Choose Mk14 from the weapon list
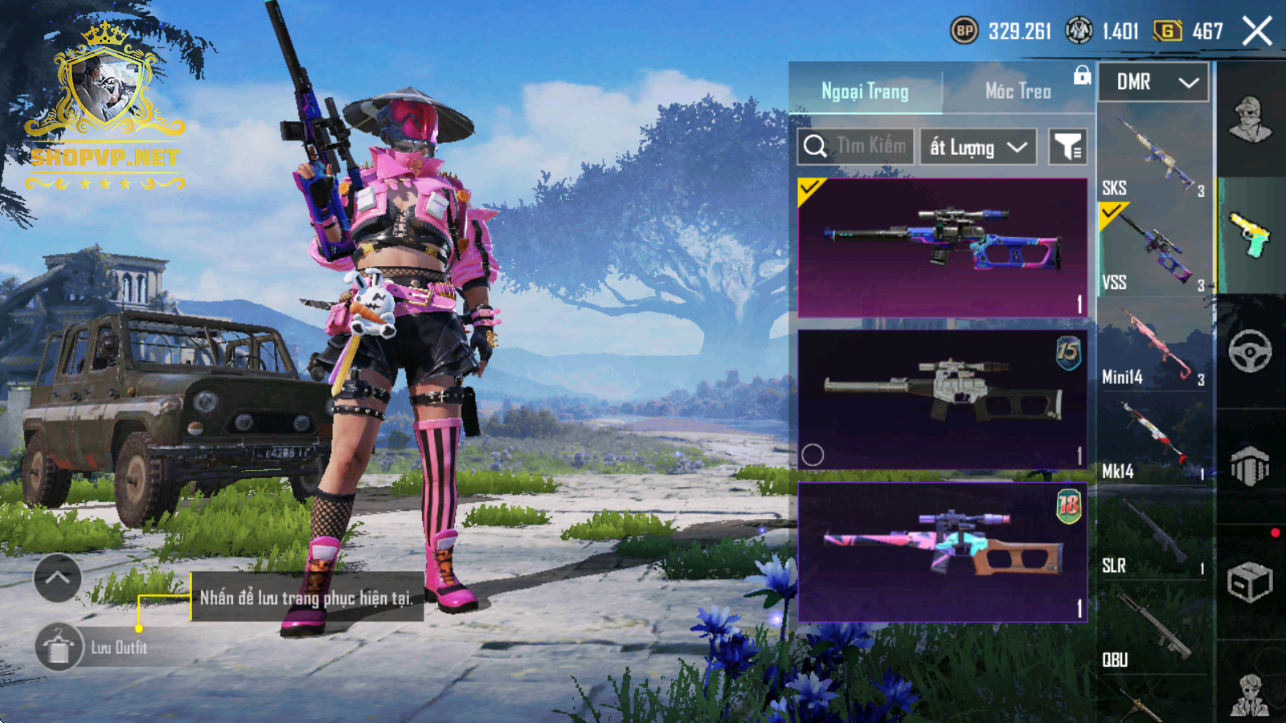 (1155, 438)
